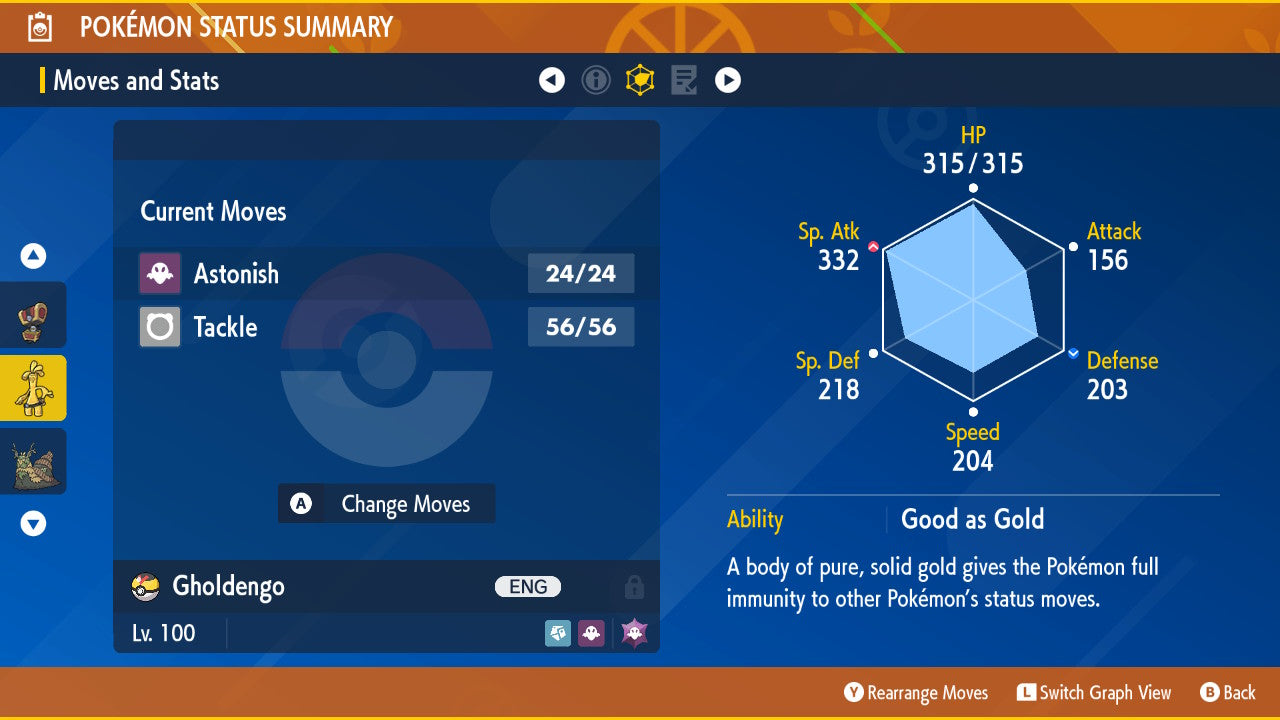
Task: Click Tackle's Normal-type move icon
Action: pyautogui.click(x=160, y=327)
